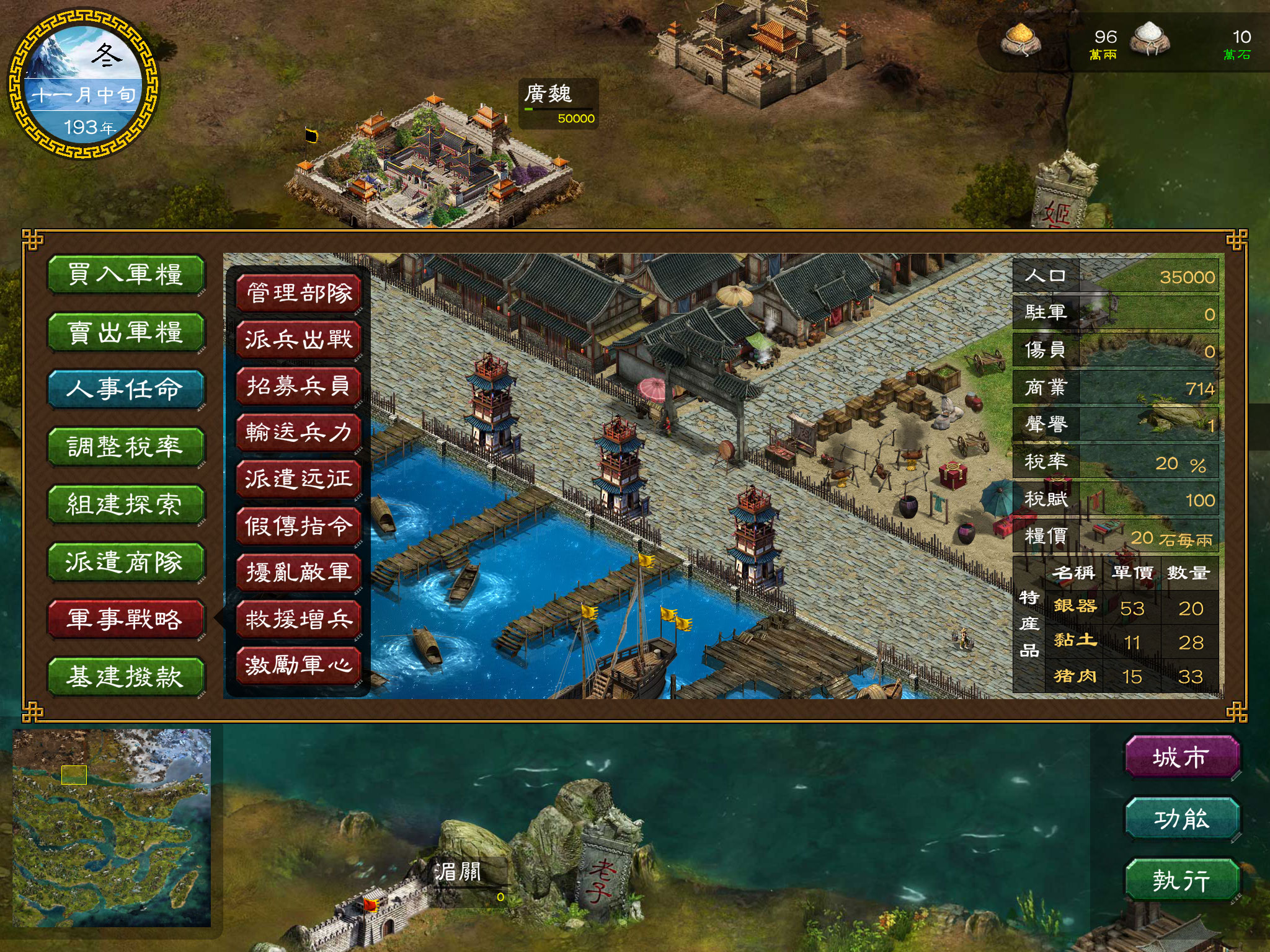
Task: Open the 組建探索 exploration option
Action: pos(126,504)
